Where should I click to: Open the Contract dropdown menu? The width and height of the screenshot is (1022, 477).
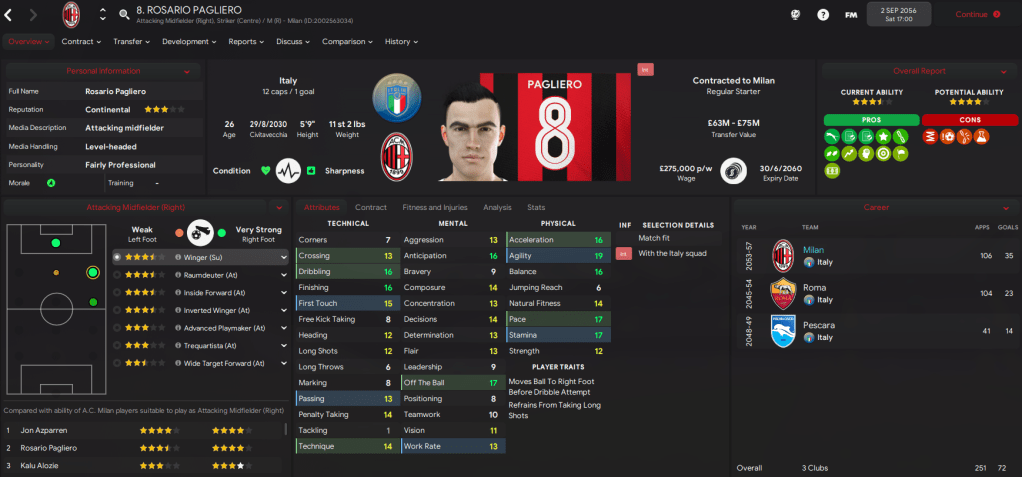click(x=81, y=42)
